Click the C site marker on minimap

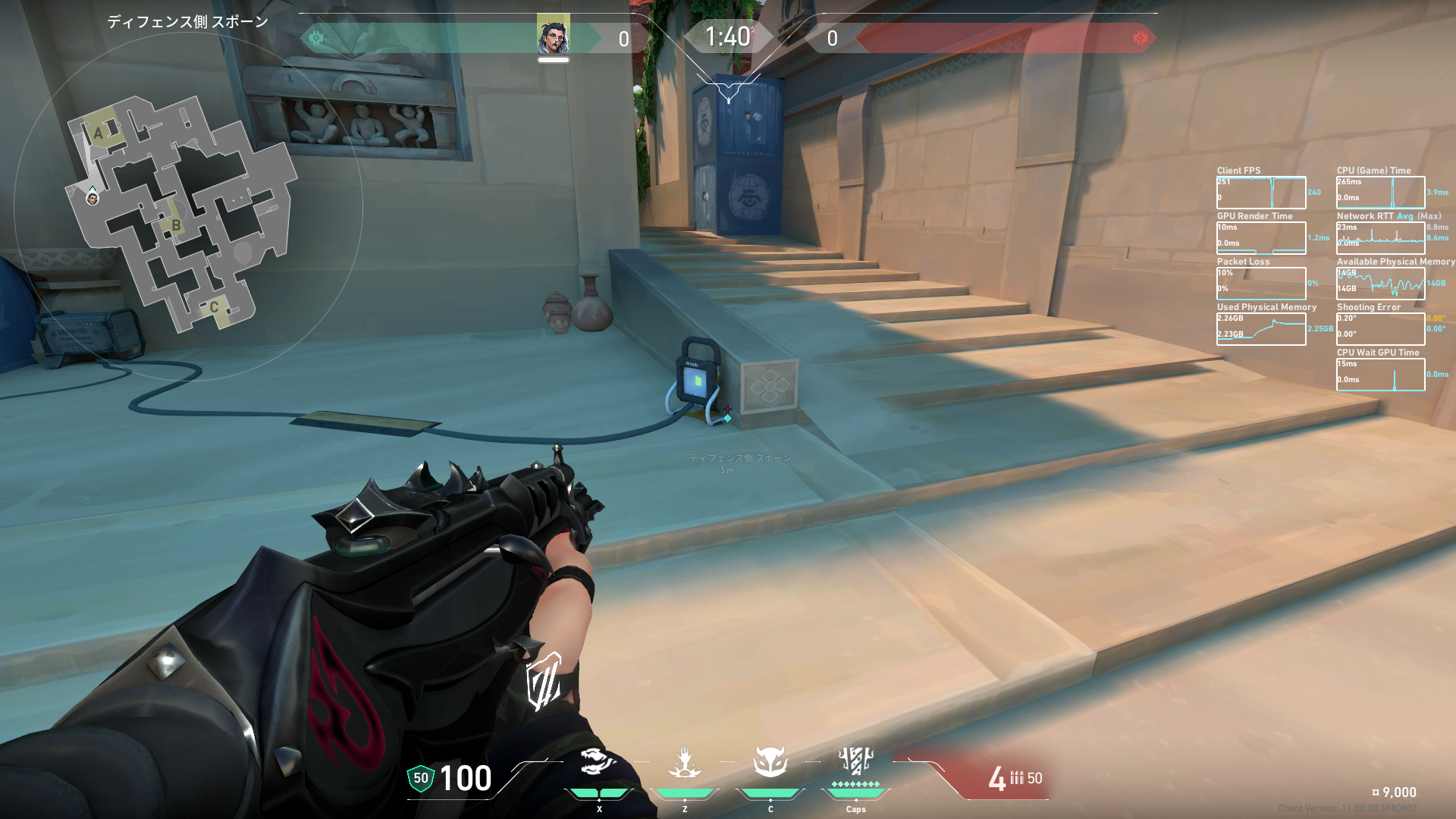[214, 307]
